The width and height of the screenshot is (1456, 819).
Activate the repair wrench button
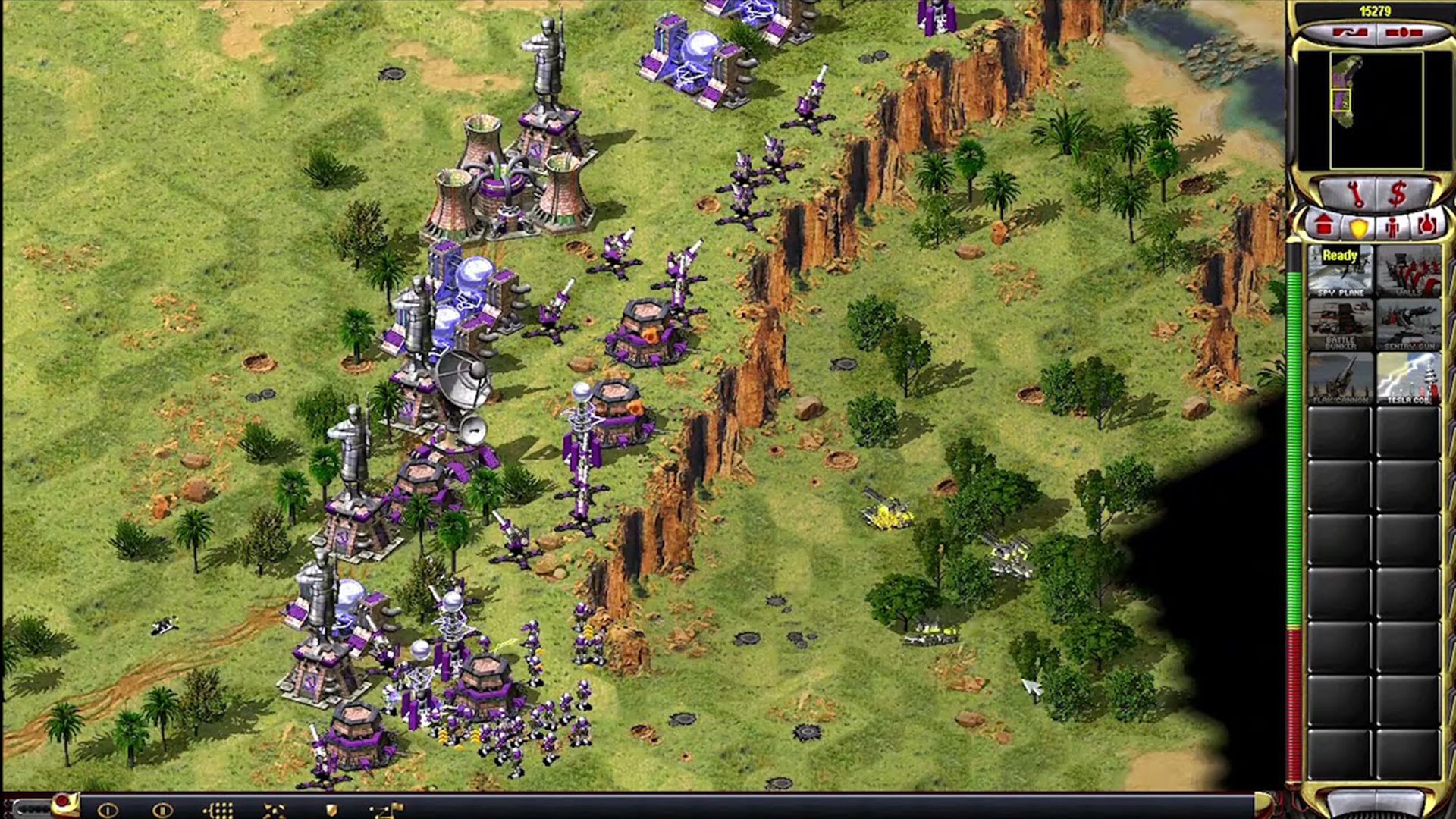click(x=1354, y=194)
